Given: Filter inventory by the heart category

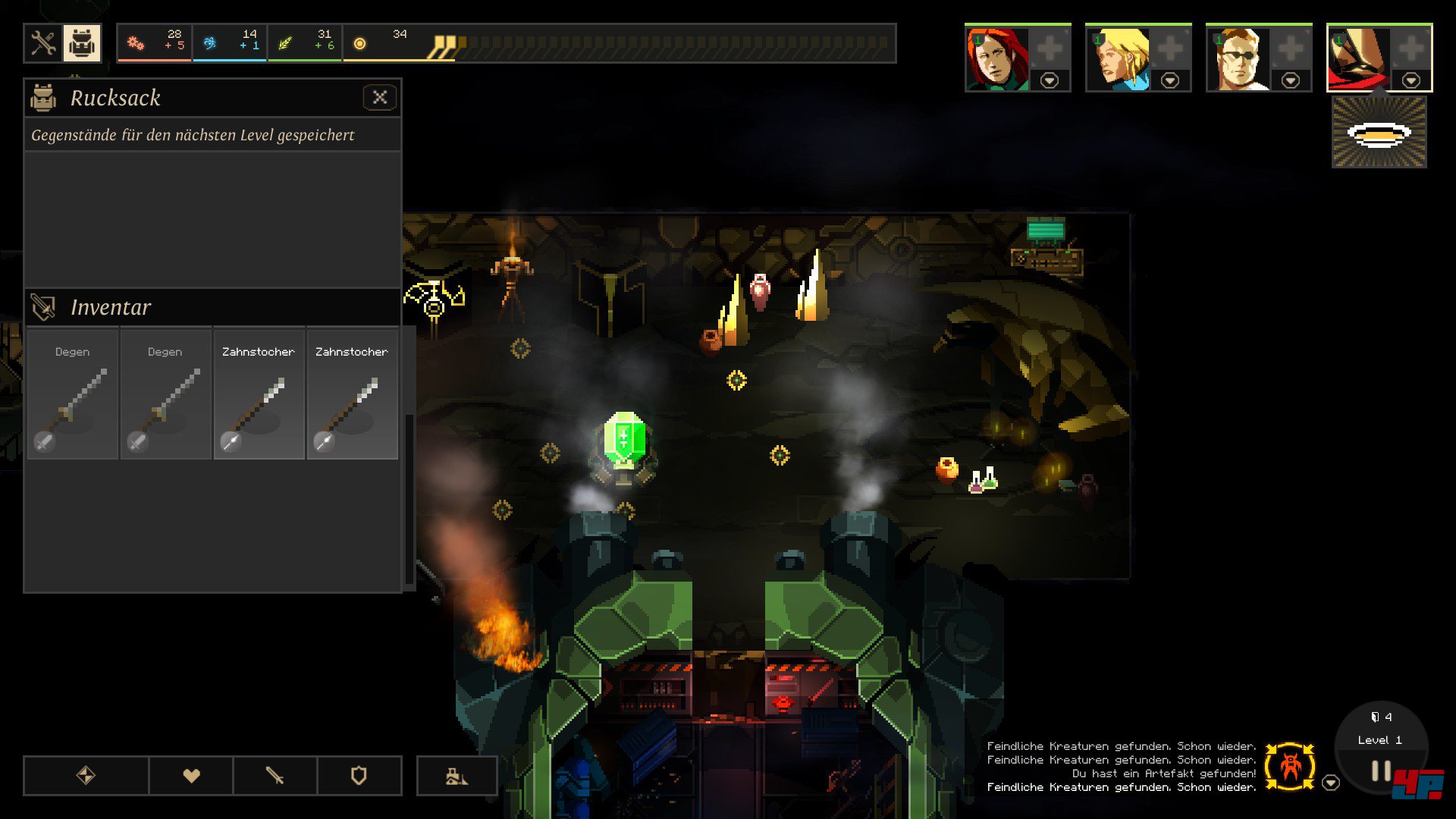Looking at the screenshot, I should (191, 775).
